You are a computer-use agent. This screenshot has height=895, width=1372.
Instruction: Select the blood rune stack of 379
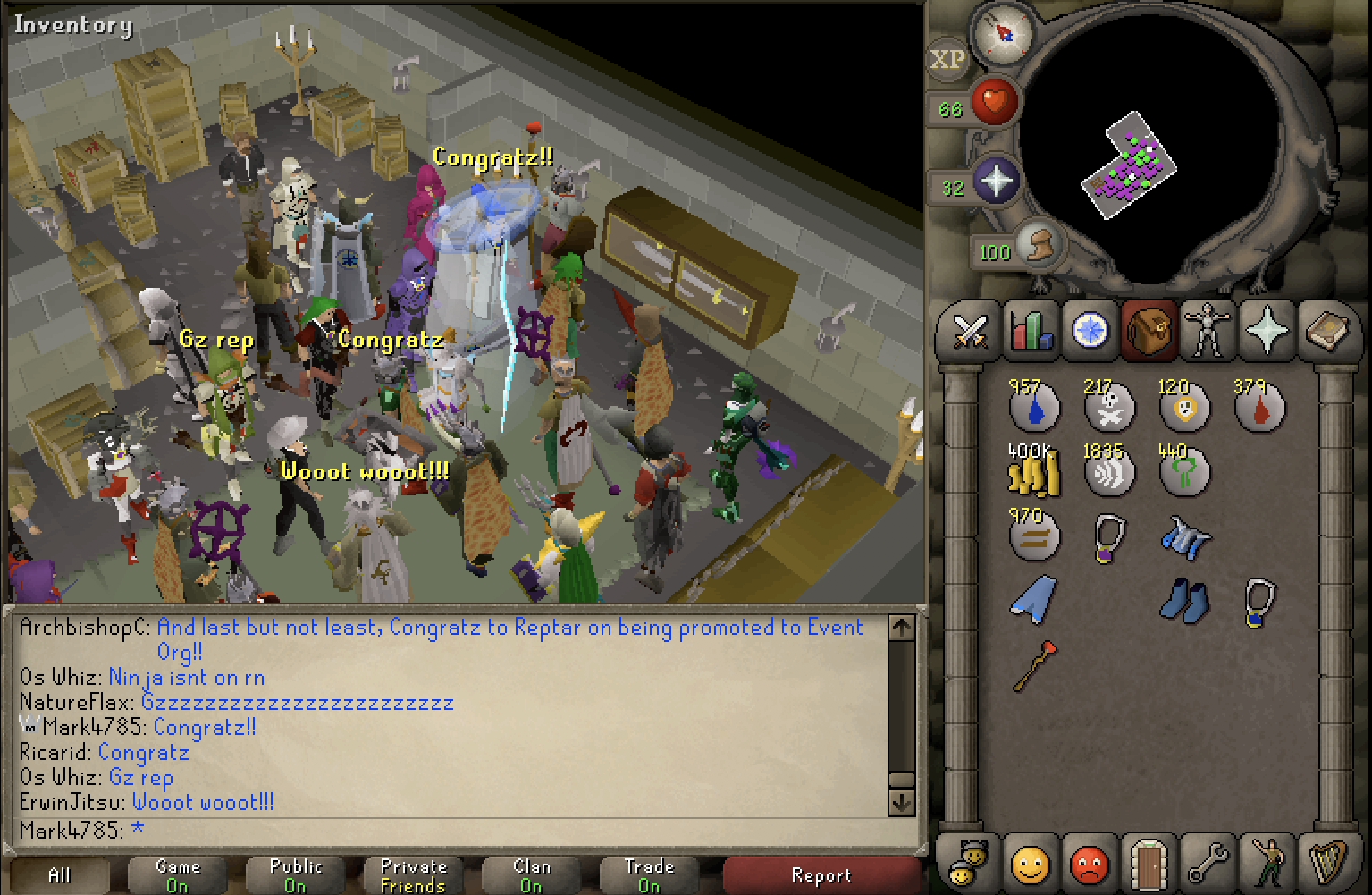(x=1258, y=407)
